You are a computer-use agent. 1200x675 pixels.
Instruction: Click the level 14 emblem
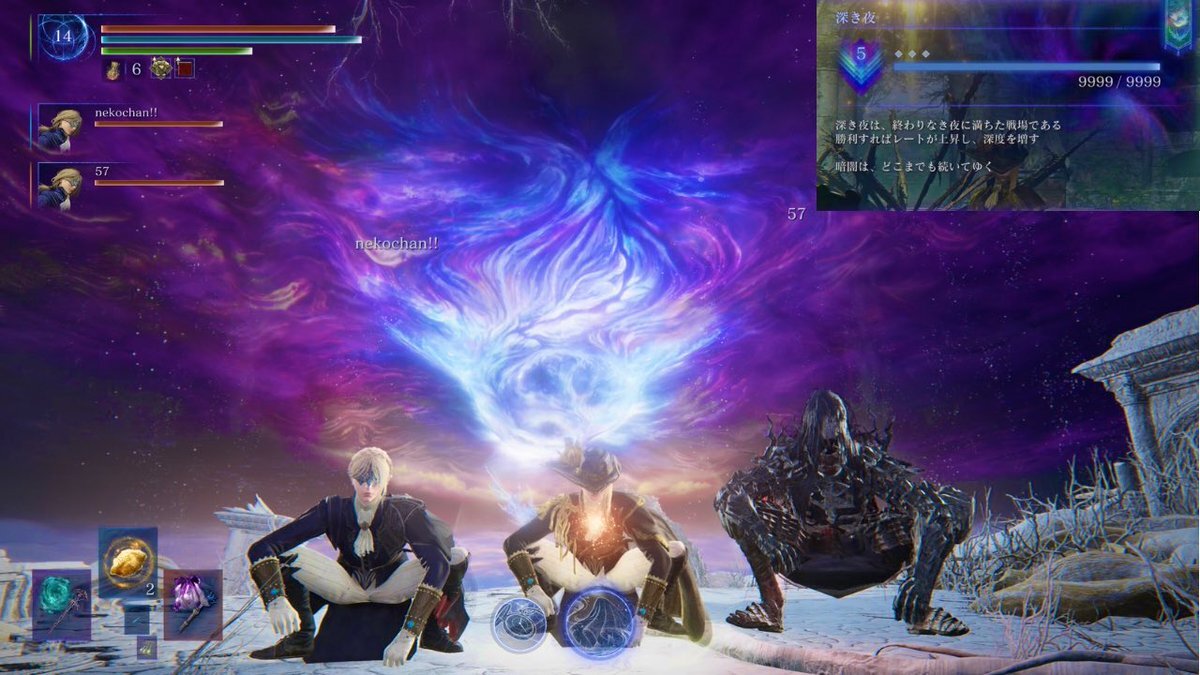tap(64, 37)
